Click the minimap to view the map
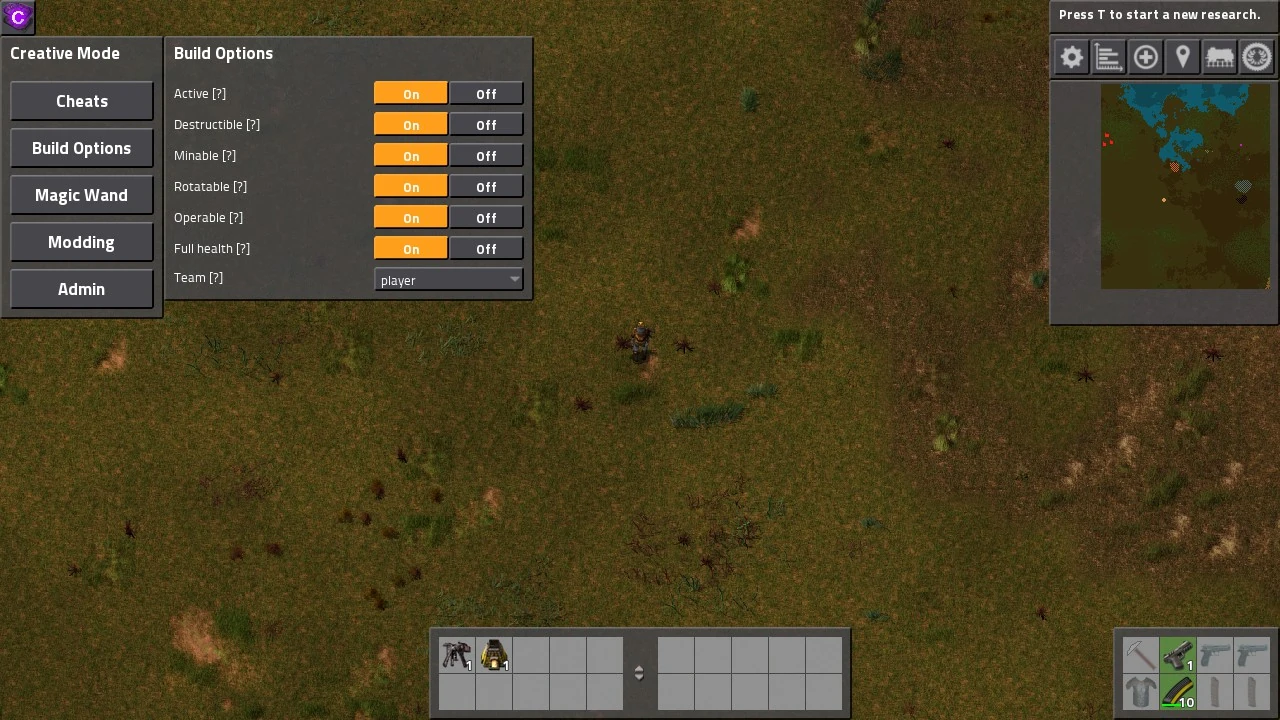 (1185, 187)
